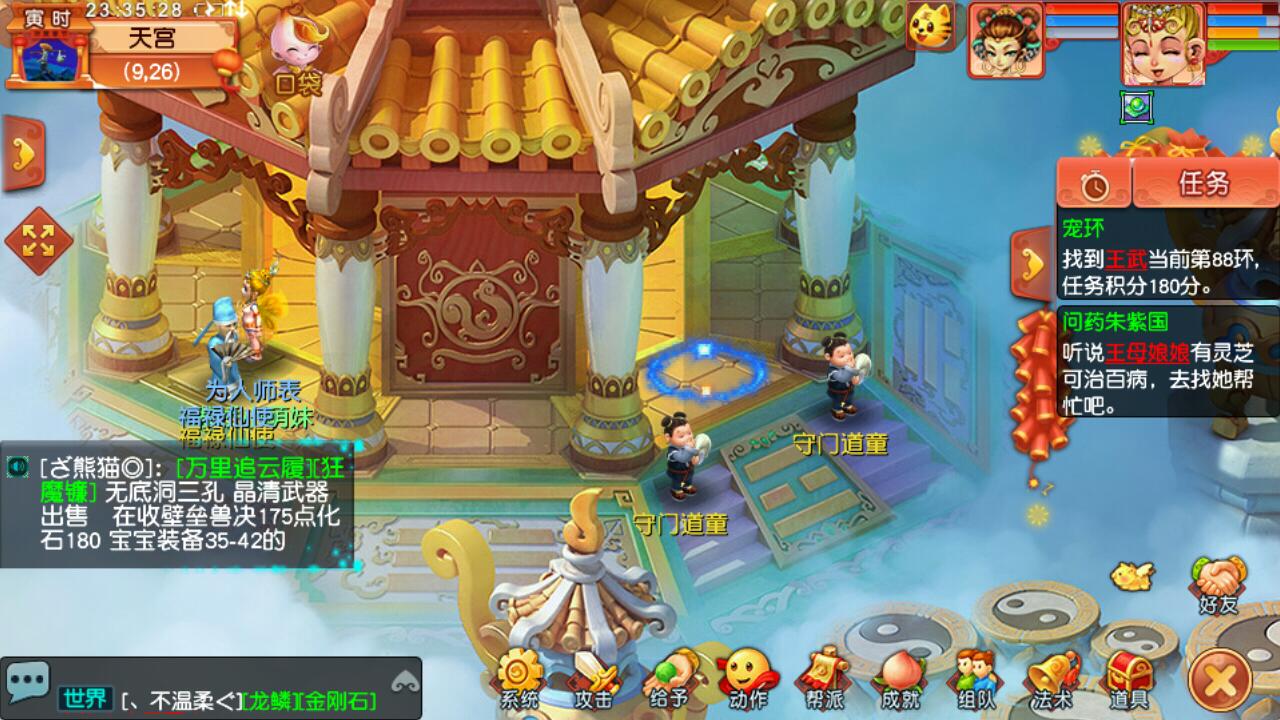
Task: Open the 动作 emote actions menu
Action: click(747, 677)
